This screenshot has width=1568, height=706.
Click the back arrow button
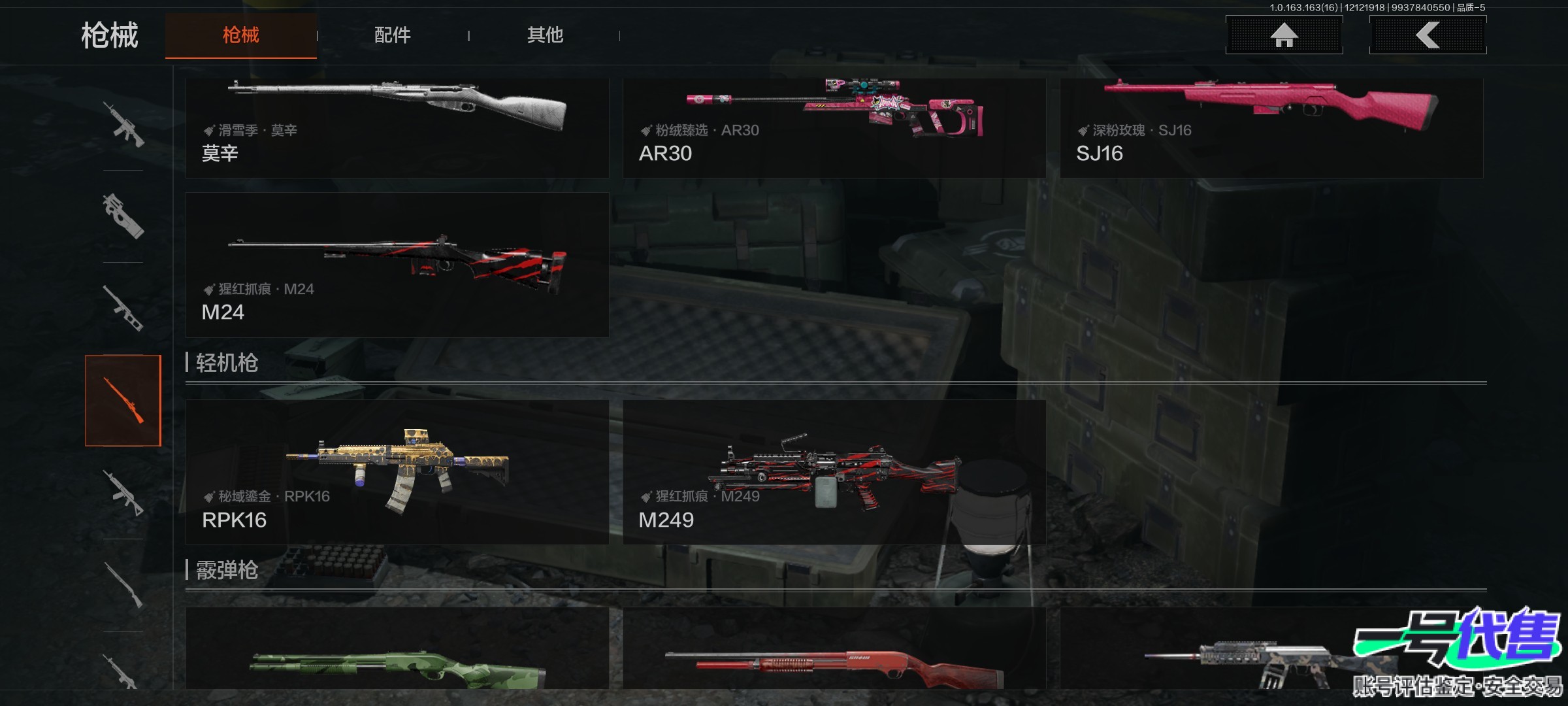tap(1428, 35)
